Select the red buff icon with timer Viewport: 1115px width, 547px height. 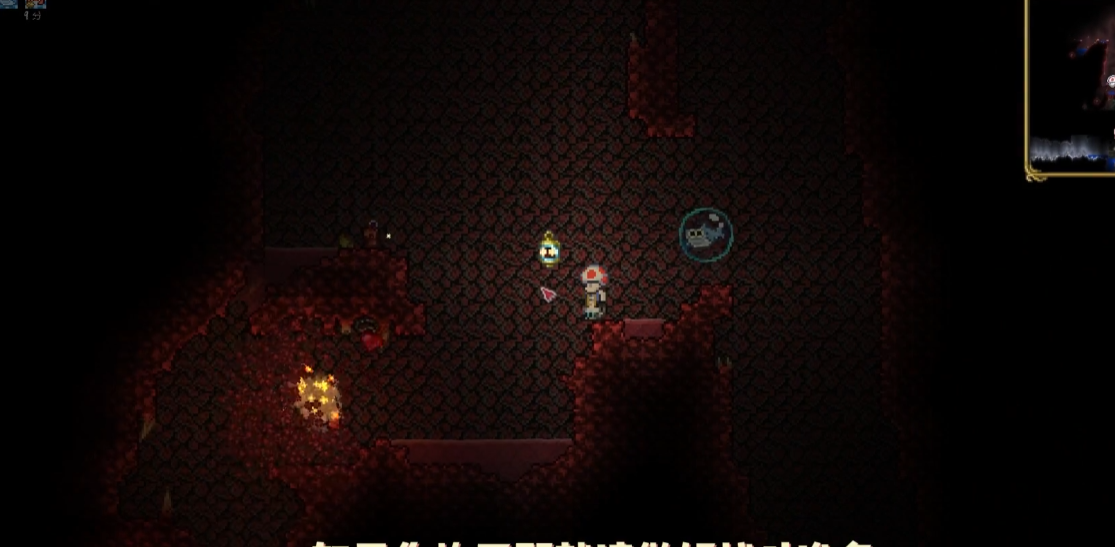click(x=35, y=4)
